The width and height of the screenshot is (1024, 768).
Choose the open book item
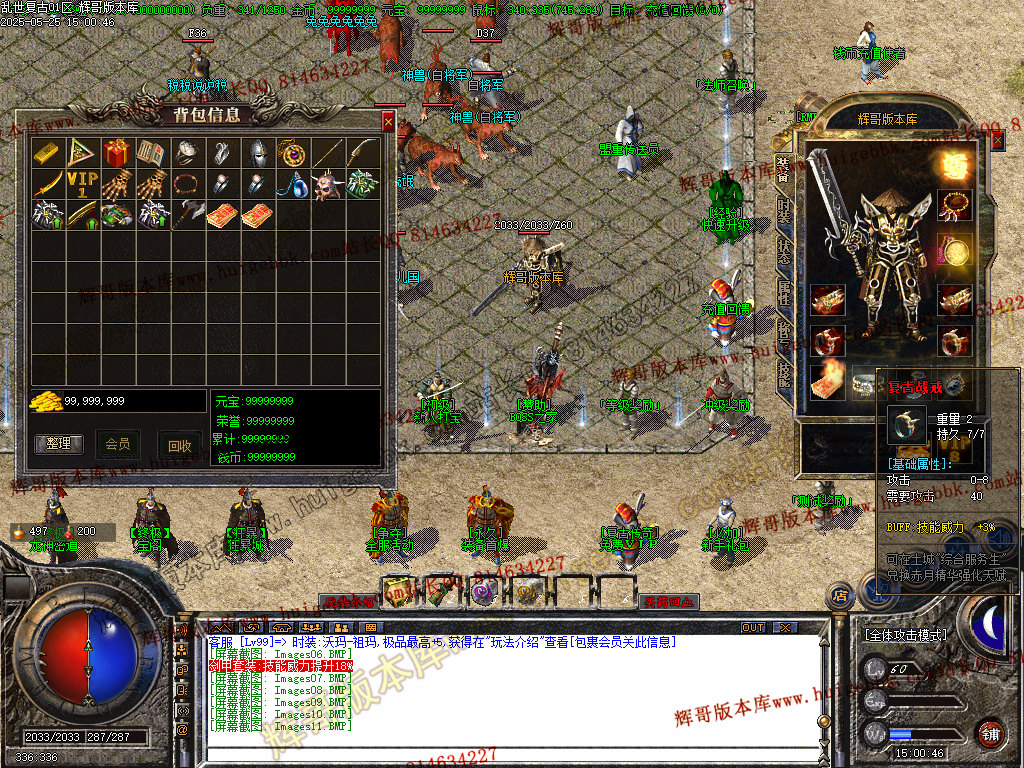point(152,153)
